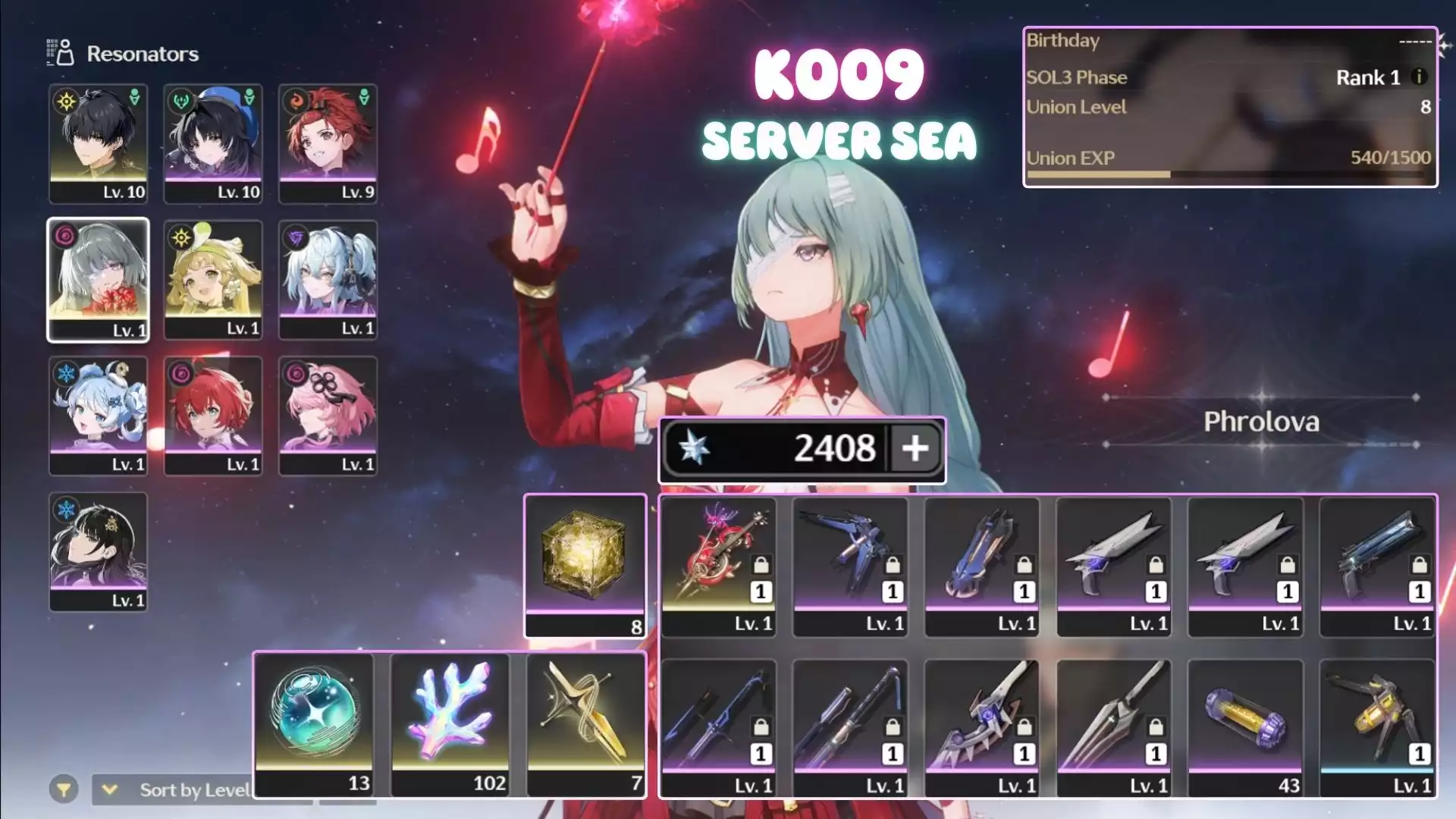Select the blonde yellow-hat resonator portrait
Image resolution: width=1456 pixels, height=819 pixels.
[213, 279]
